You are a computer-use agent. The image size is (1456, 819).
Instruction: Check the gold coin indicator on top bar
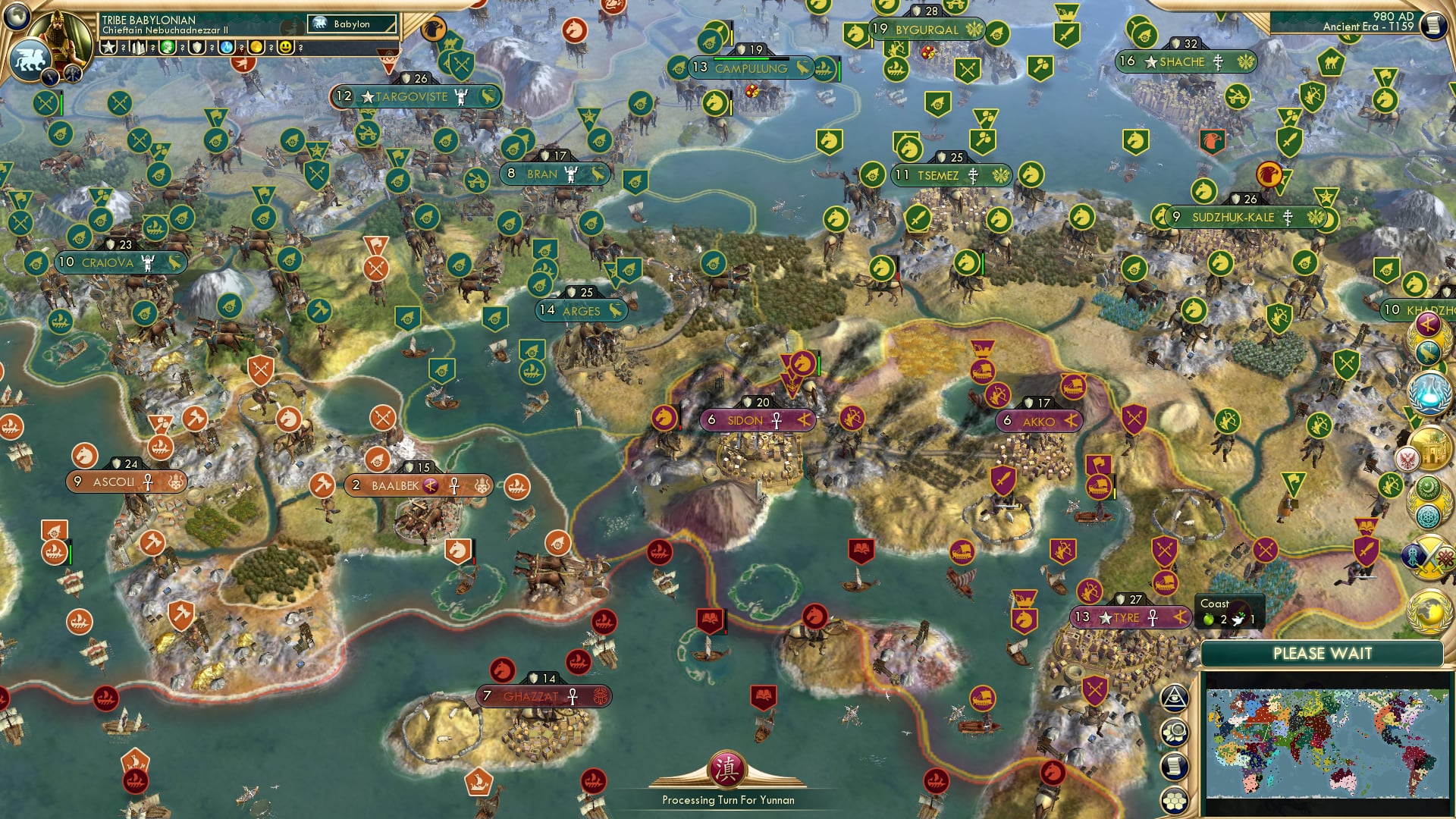tap(256, 49)
